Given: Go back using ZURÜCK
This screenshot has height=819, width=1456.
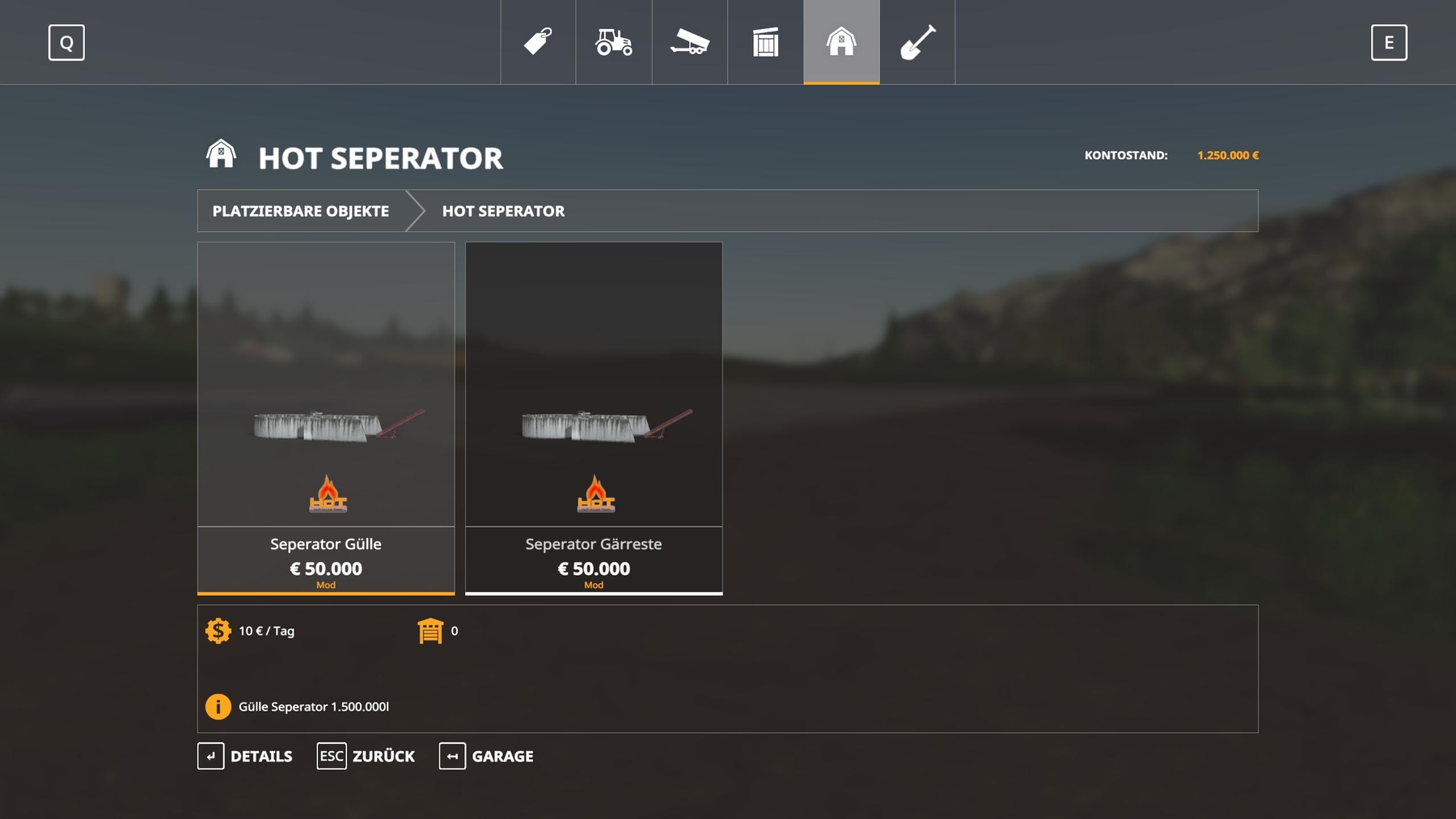Looking at the screenshot, I should [x=366, y=756].
